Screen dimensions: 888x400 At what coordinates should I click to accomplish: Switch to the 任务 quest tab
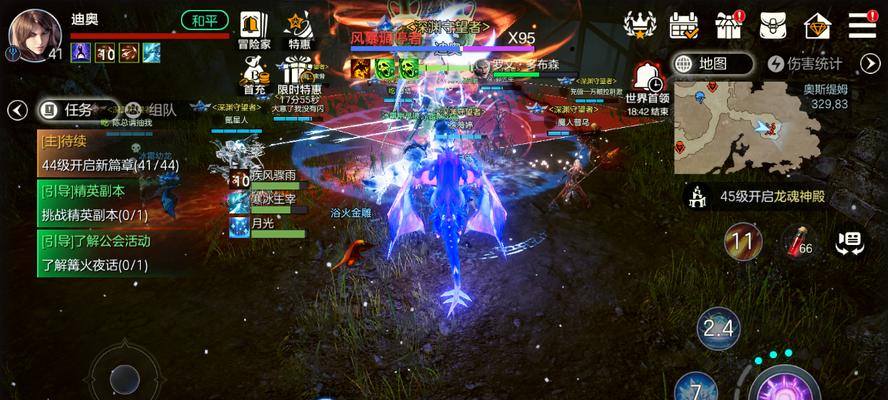[67, 110]
